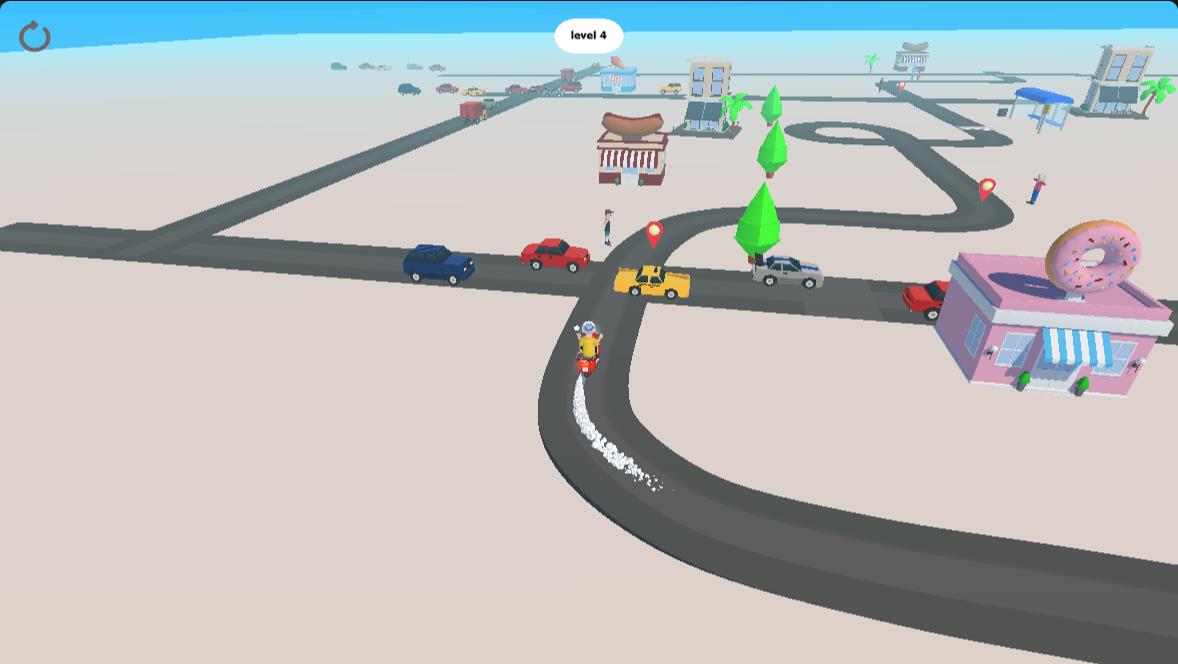This screenshot has height=664, width=1178.
Task: Click the circular restart arrow icon
Action: pyautogui.click(x=35, y=37)
